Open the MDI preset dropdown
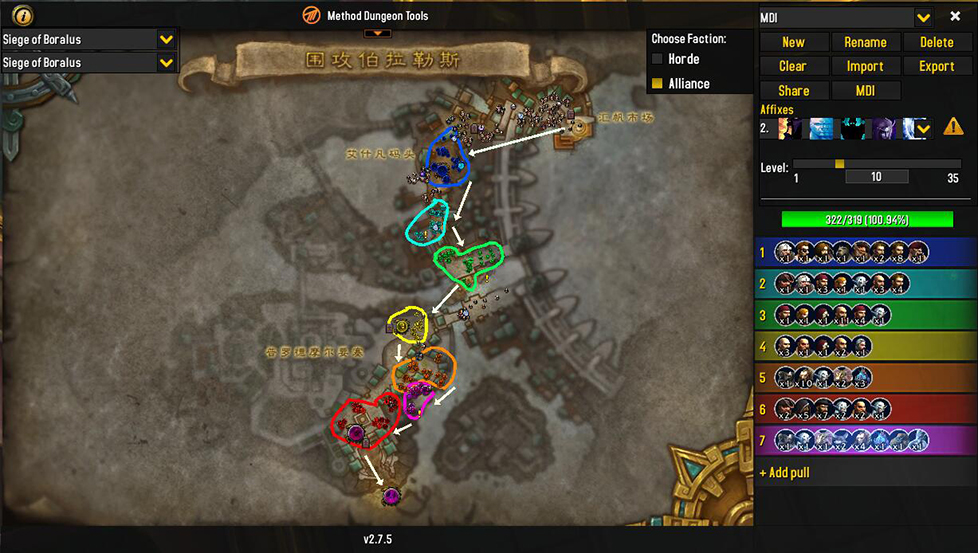The height and width of the screenshot is (553, 978). click(x=923, y=17)
